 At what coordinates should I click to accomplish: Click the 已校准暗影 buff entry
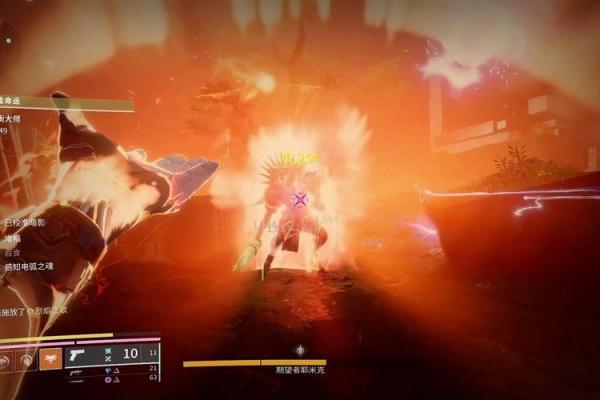click(24, 223)
